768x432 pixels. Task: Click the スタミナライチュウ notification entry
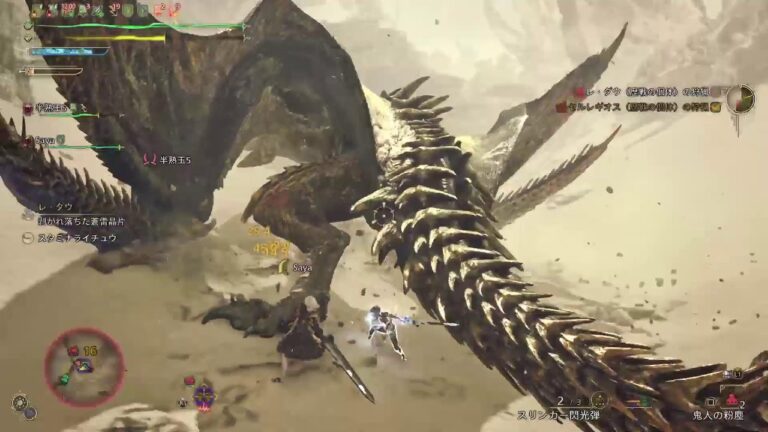[74, 238]
